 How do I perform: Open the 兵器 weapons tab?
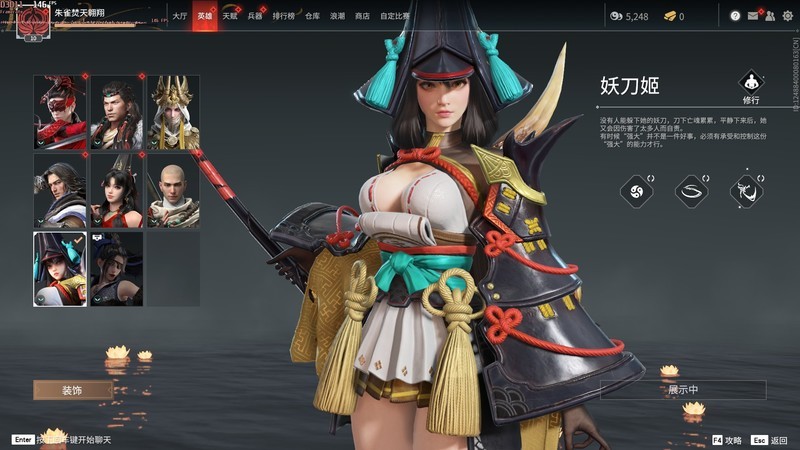pyautogui.click(x=255, y=16)
